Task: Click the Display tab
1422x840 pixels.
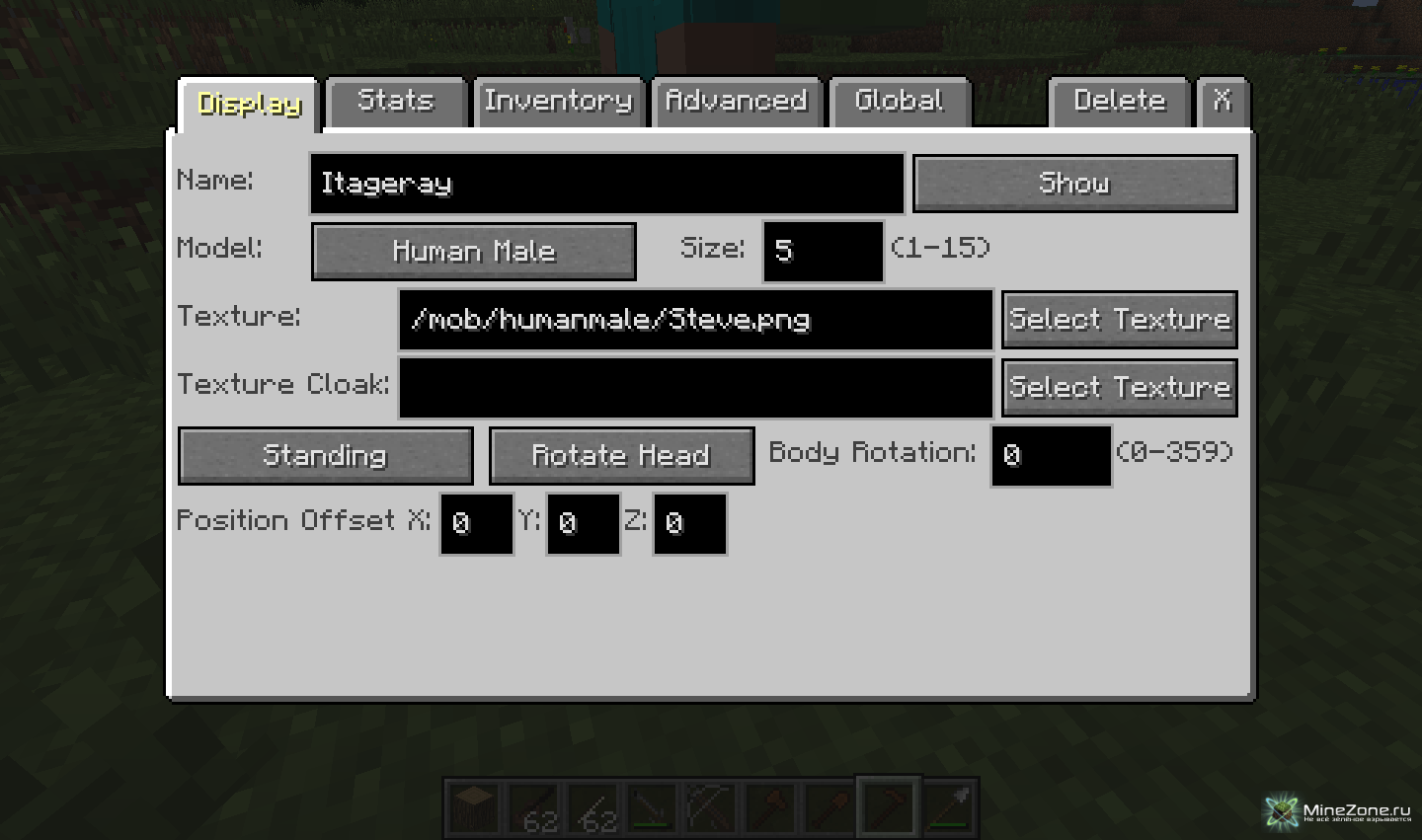Action: pyautogui.click(x=250, y=105)
